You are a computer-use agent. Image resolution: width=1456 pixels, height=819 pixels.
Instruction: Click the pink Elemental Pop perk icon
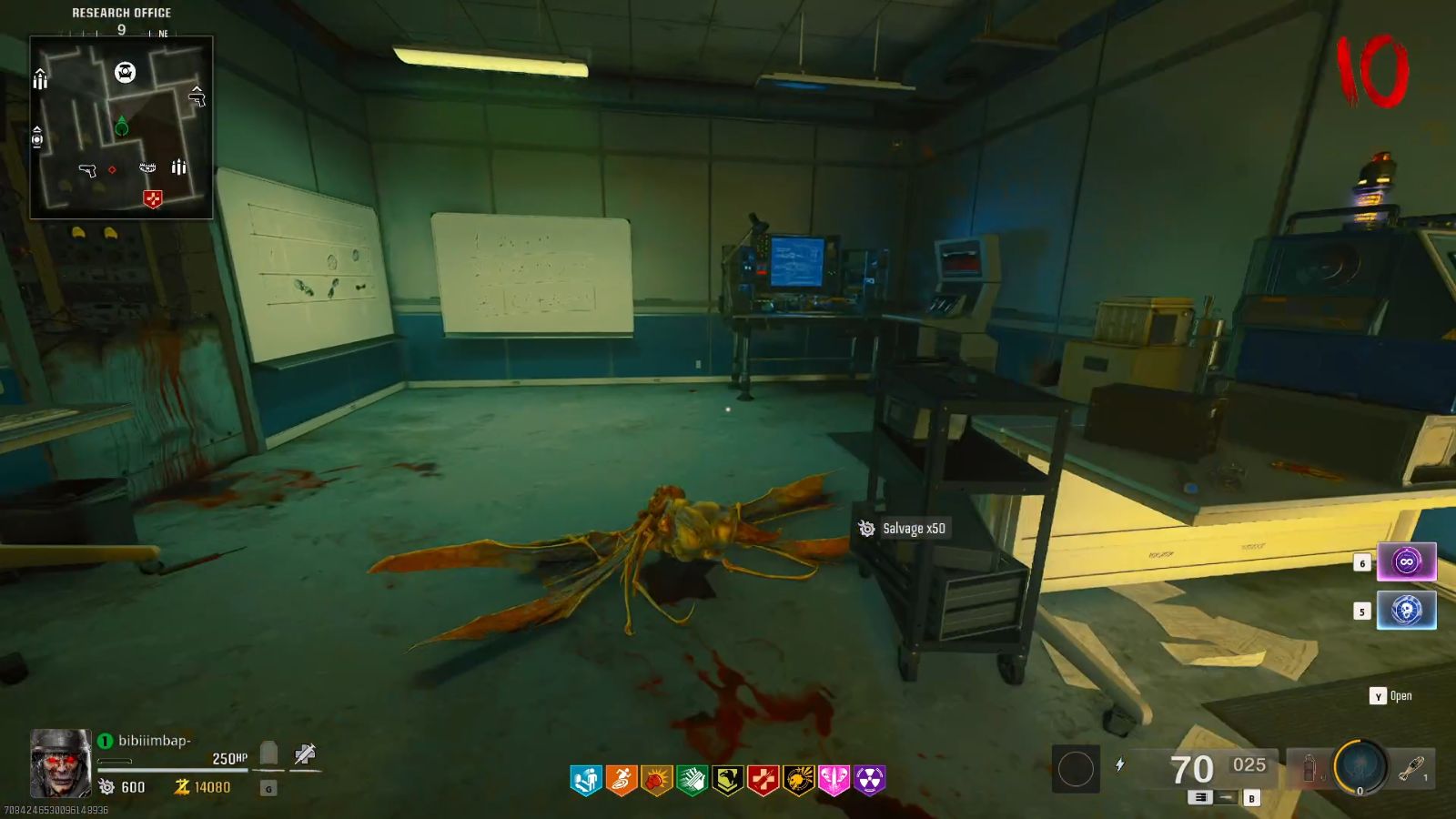(x=836, y=778)
